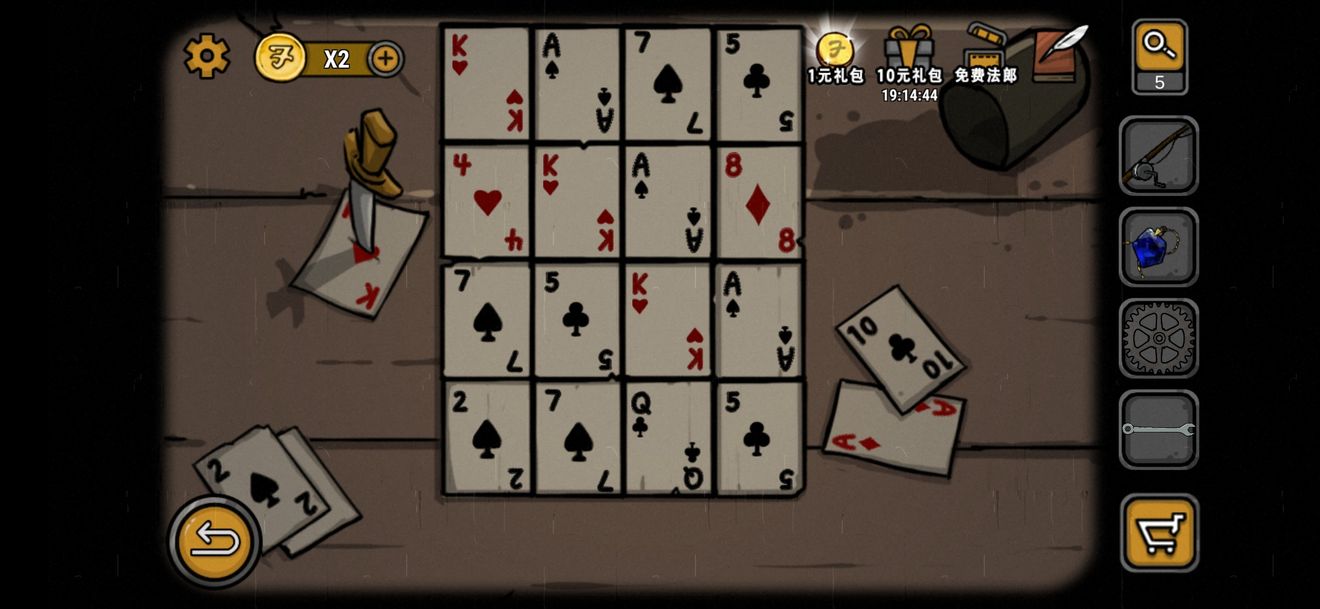Select the gear wheel inventory item
The image size is (1320, 609).
click(1158, 339)
